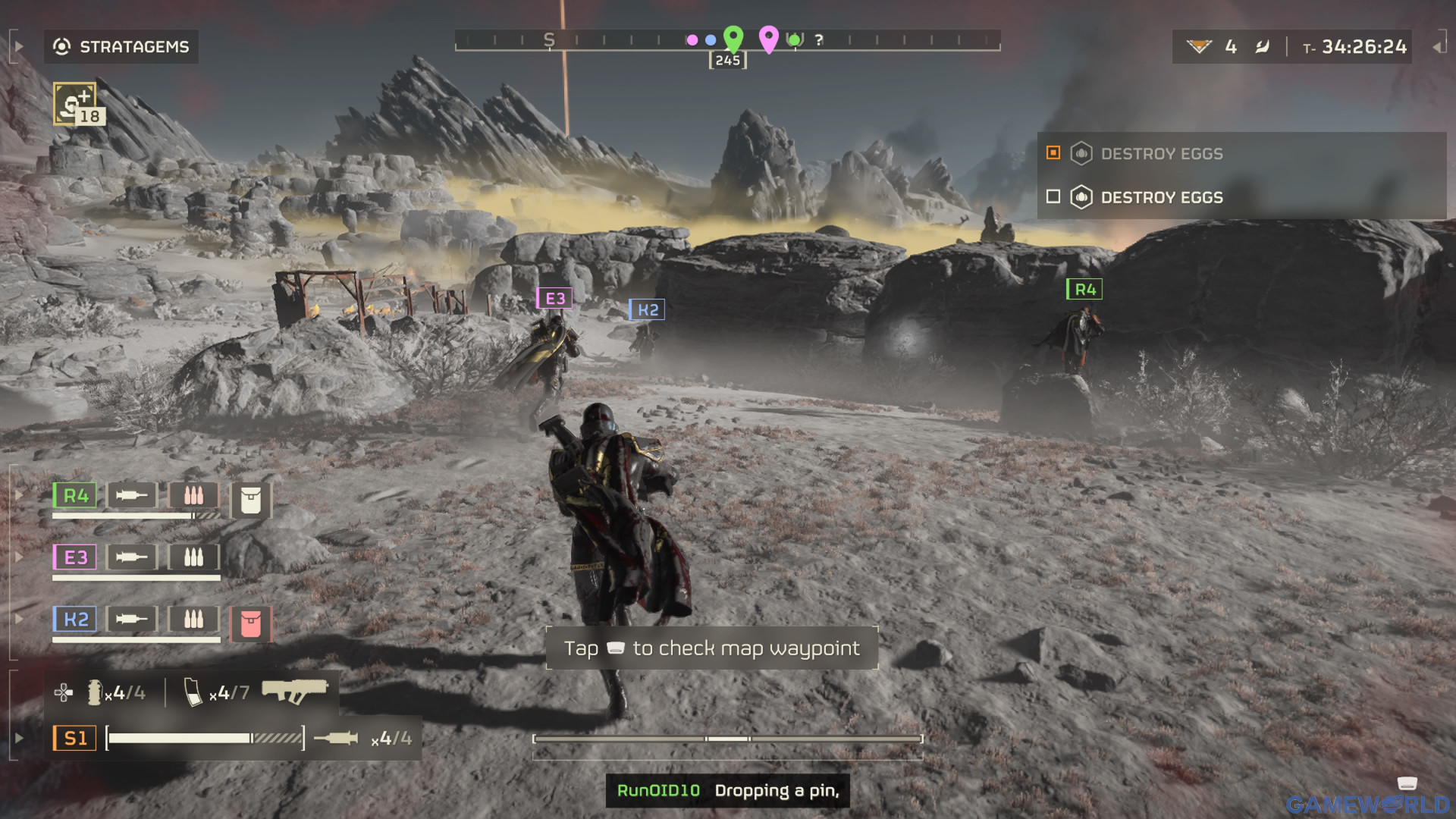This screenshot has width=1456, height=819.
Task: Click the S1 player tag
Action: [x=75, y=738]
